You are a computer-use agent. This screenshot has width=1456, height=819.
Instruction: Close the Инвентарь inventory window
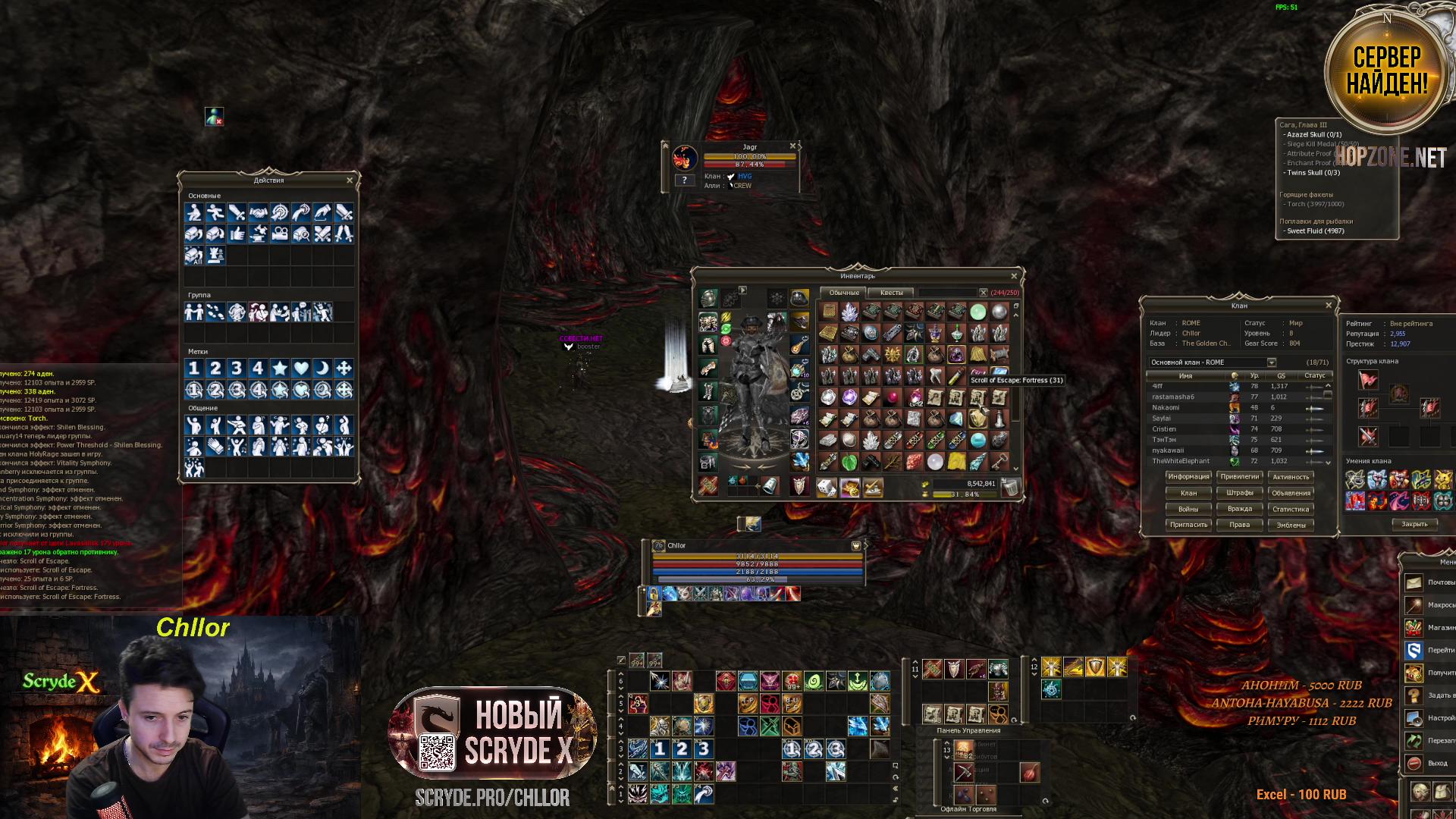[x=1014, y=276]
